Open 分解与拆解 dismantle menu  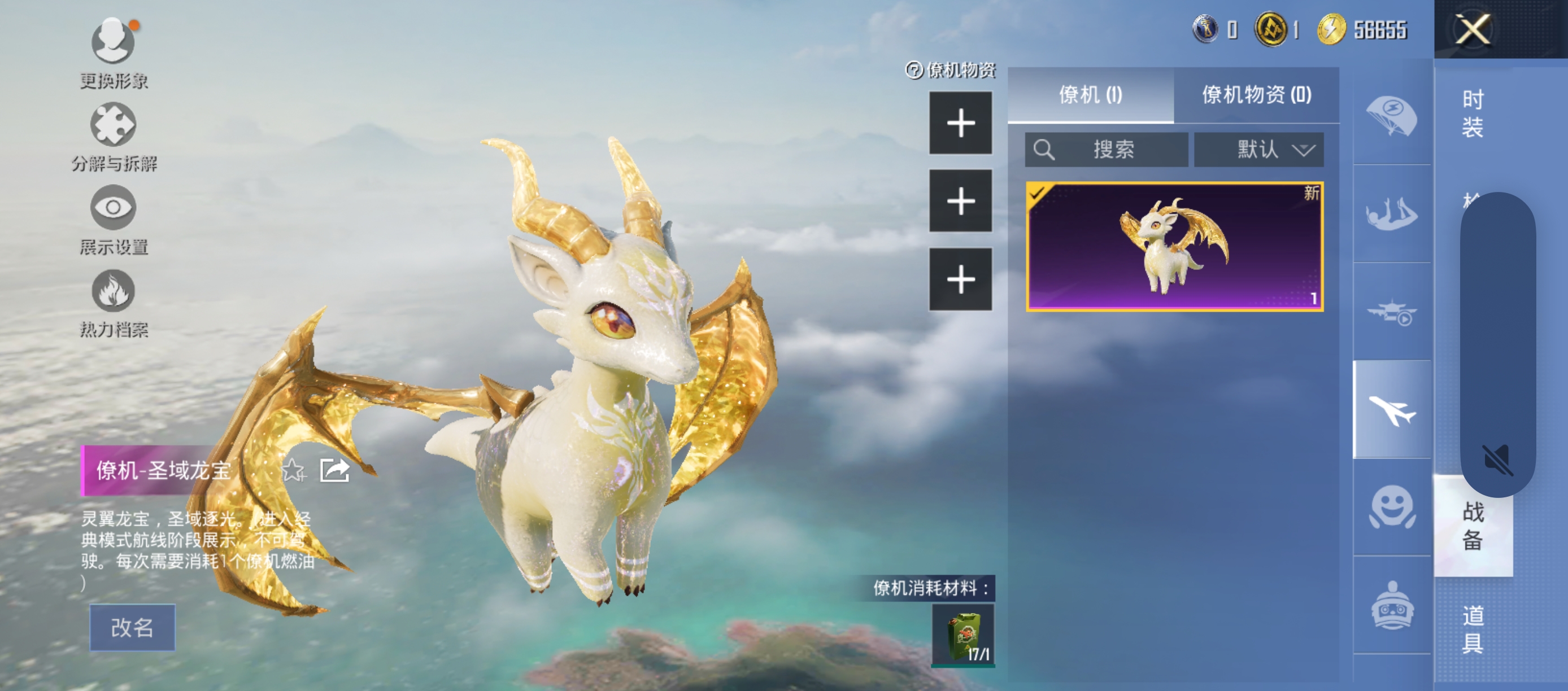tap(113, 126)
